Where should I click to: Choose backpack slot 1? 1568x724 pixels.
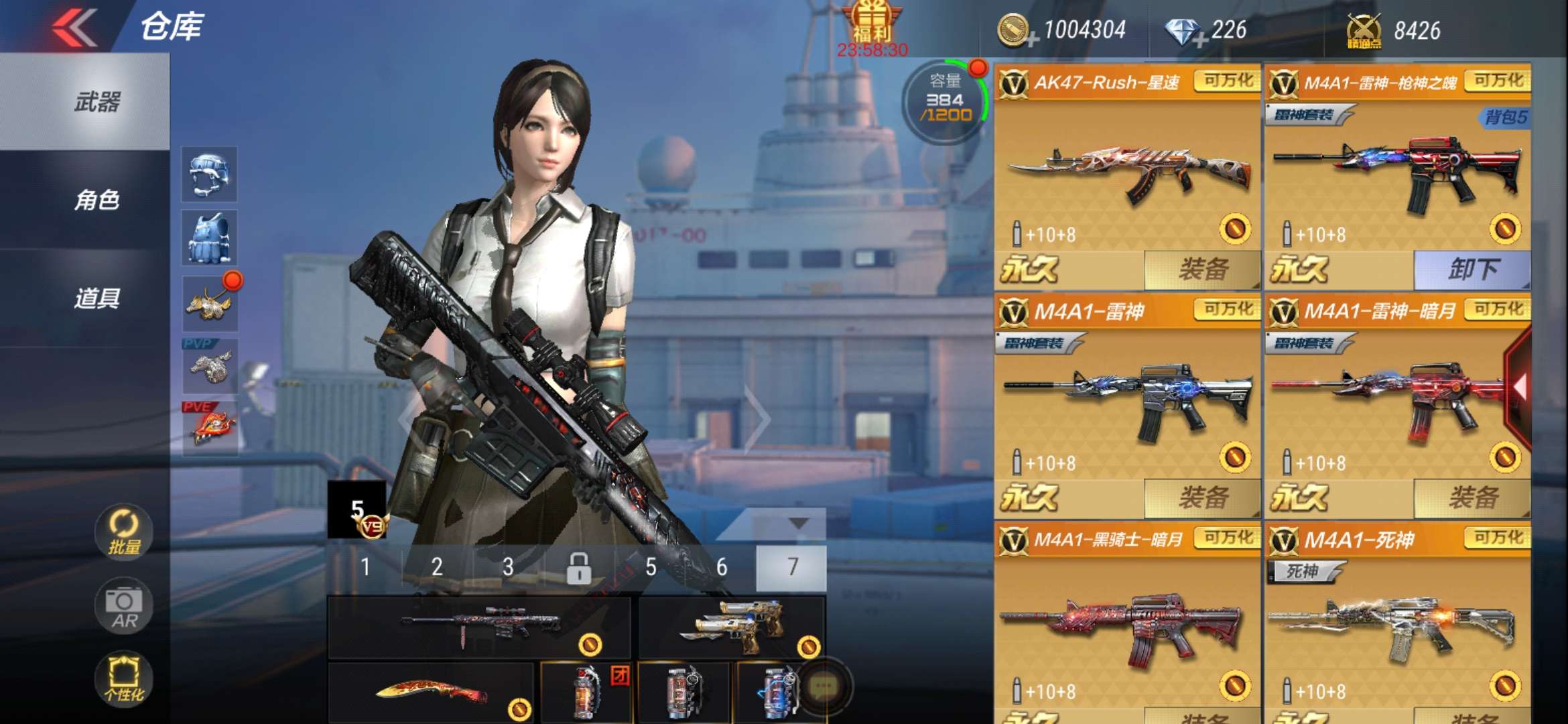pyautogui.click(x=365, y=568)
